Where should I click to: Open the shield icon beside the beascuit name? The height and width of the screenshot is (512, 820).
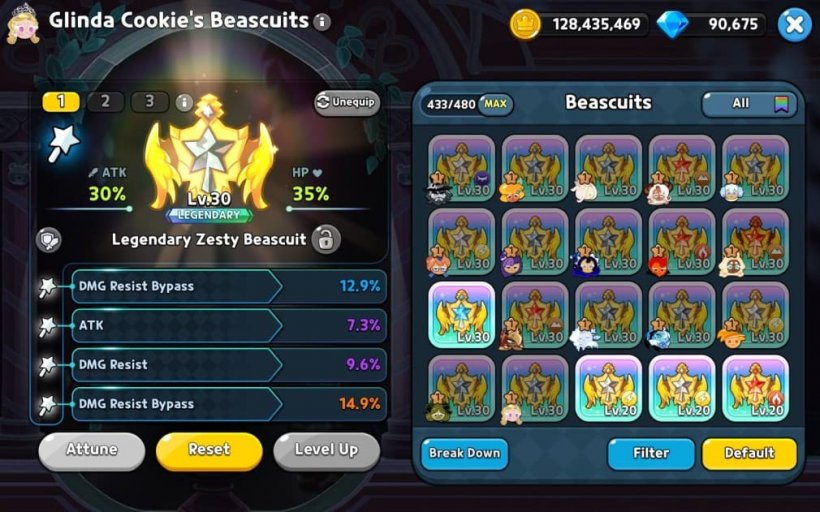[x=48, y=240]
